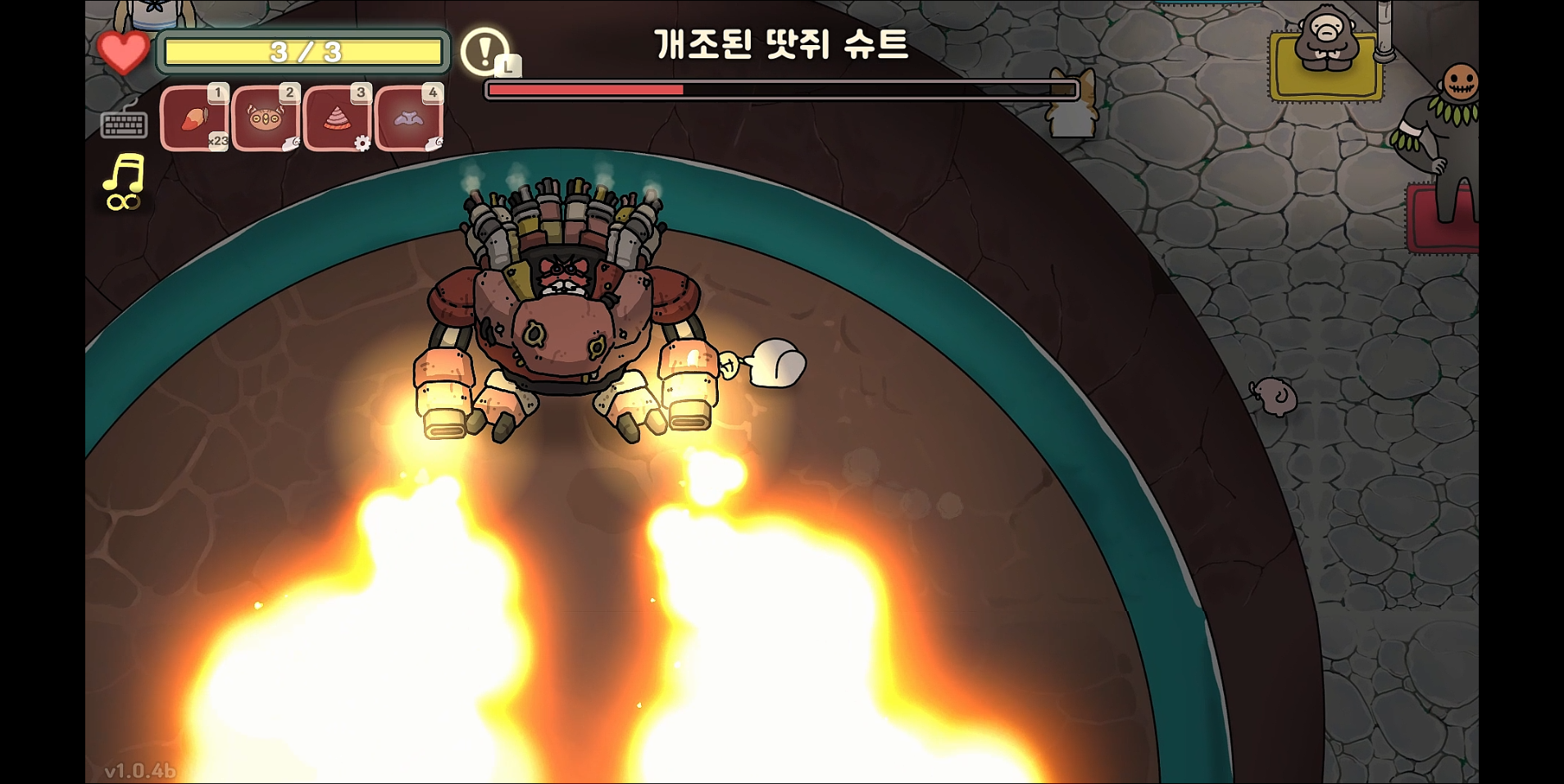Trigger the shell item in slot 3
This screenshot has width=1564, height=784.
click(338, 119)
